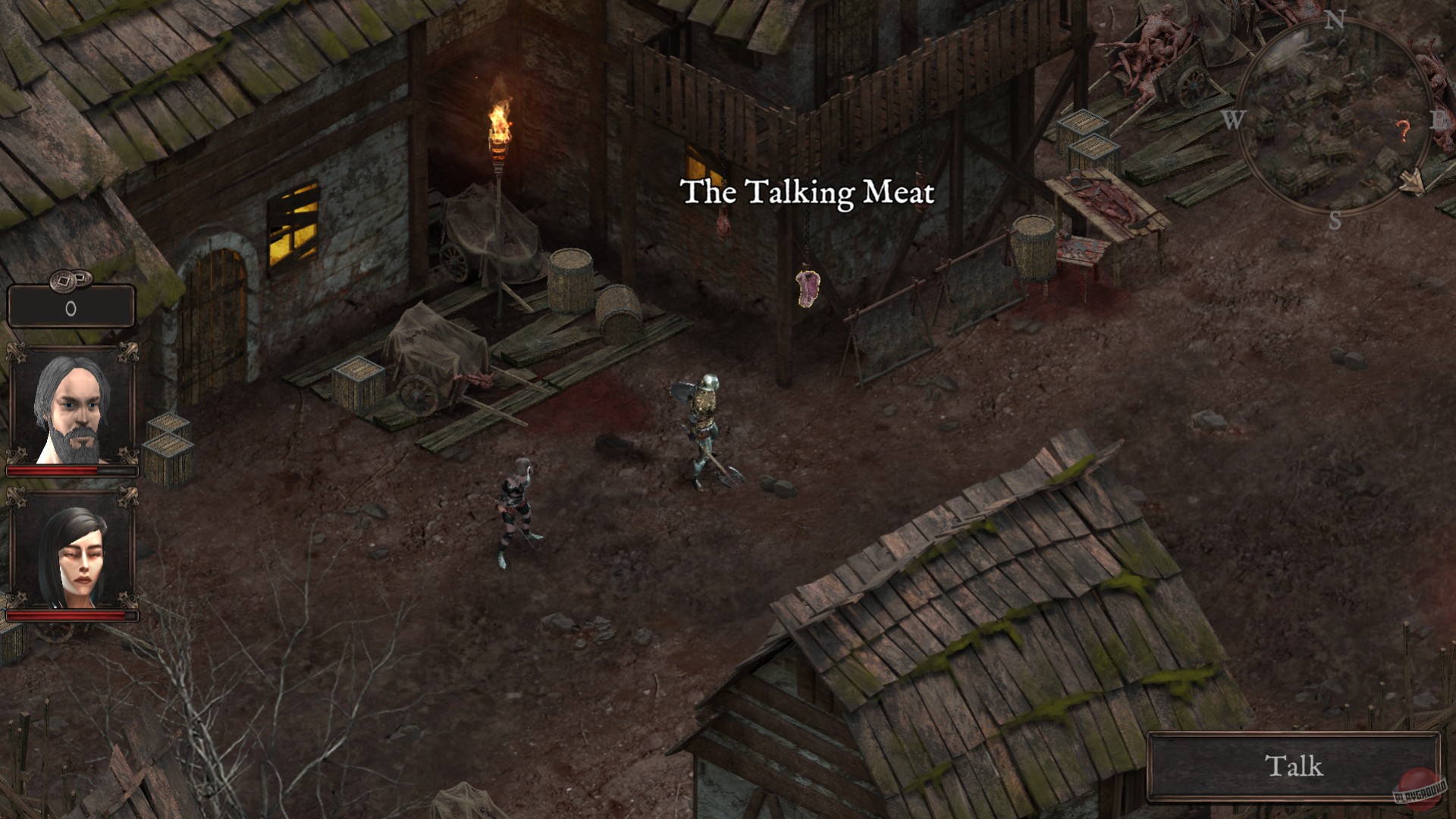Image resolution: width=1456 pixels, height=819 pixels.
Task: Click the money counter showing 0
Action: 72,306
